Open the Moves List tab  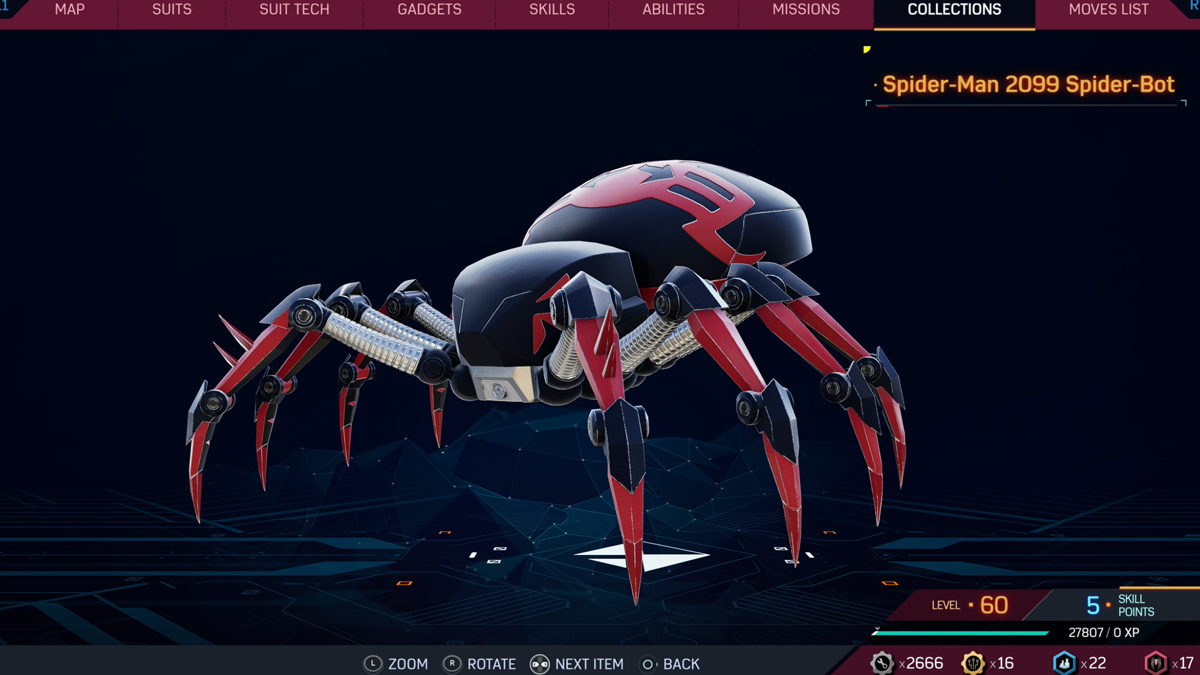coord(1108,10)
